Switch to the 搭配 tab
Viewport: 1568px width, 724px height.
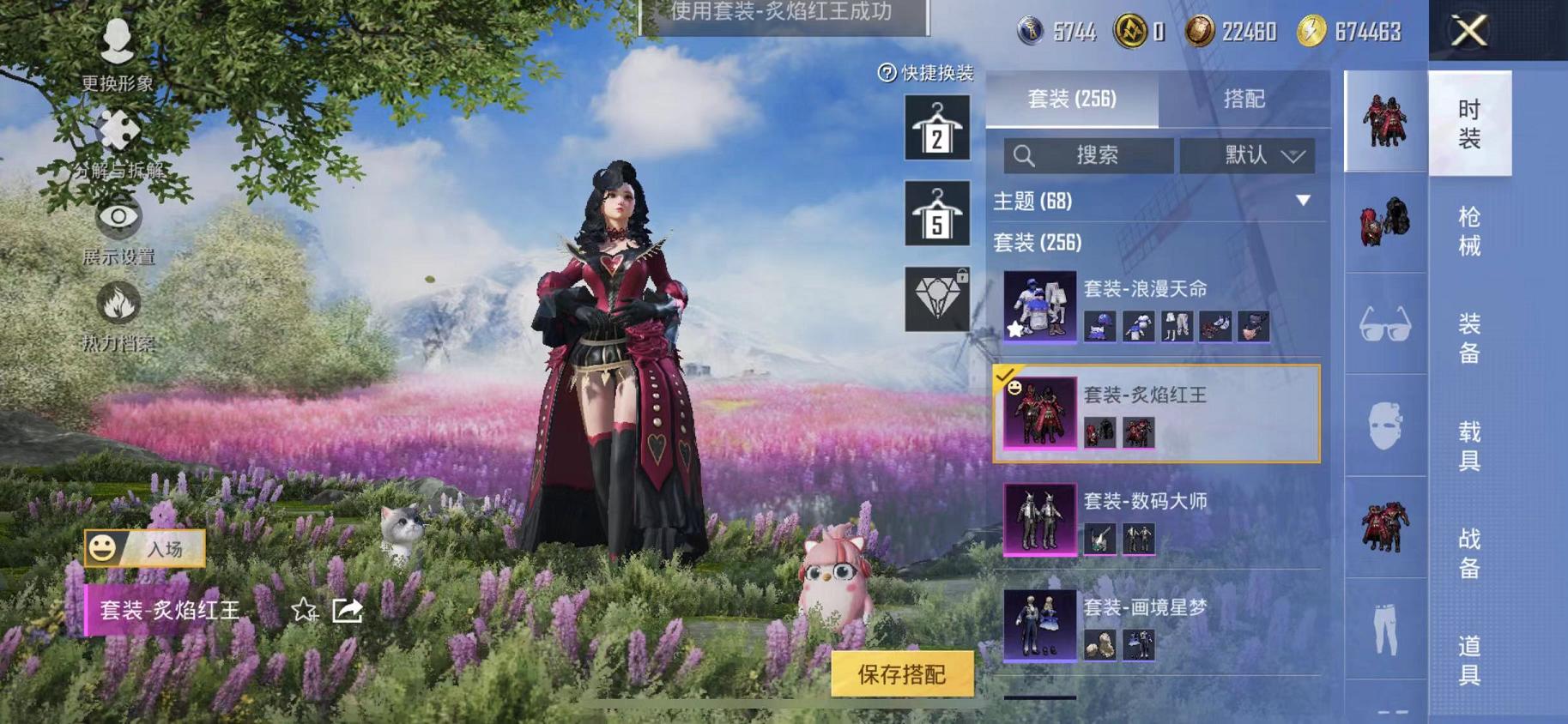pyautogui.click(x=1245, y=98)
